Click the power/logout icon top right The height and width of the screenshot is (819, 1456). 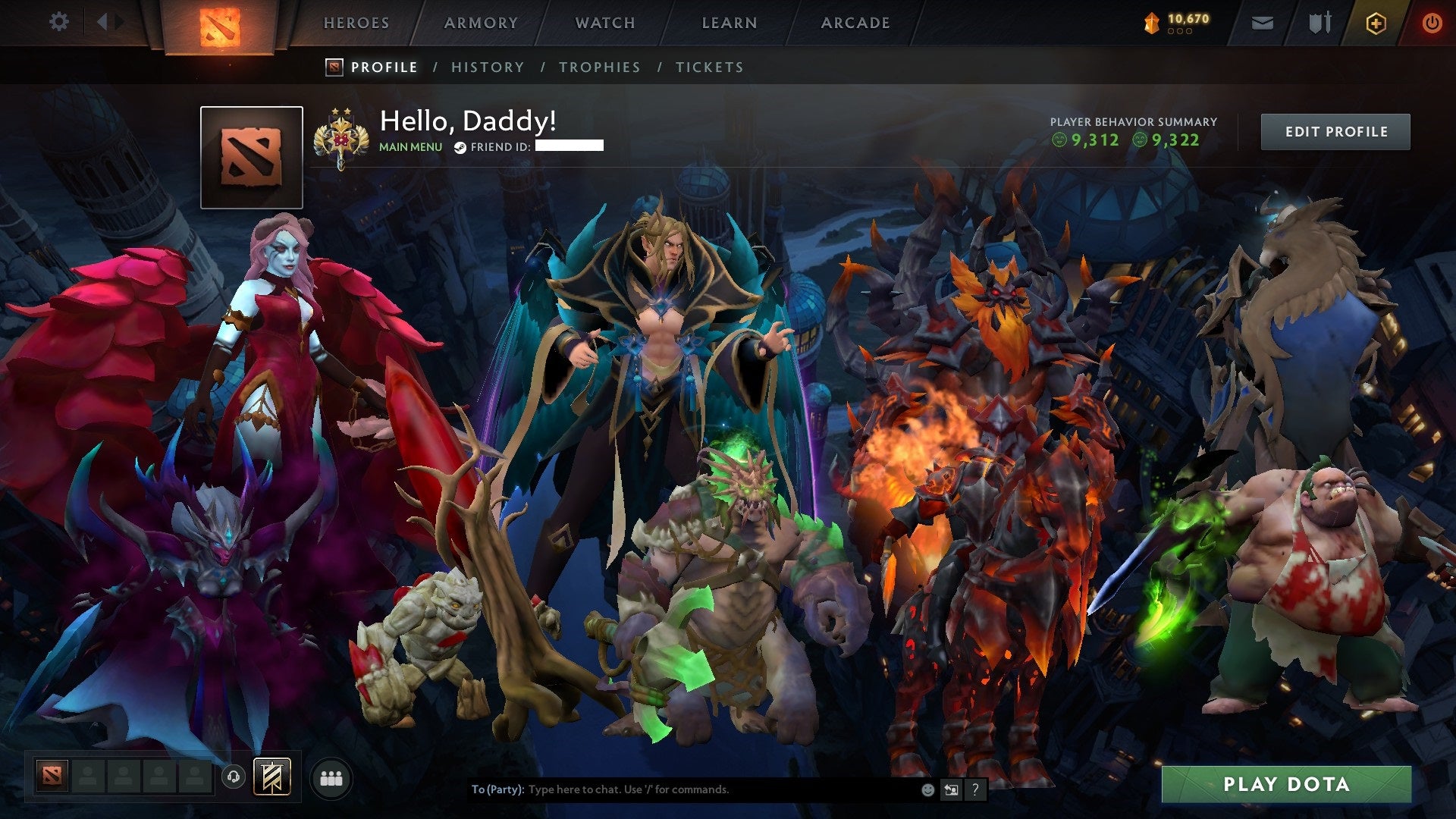point(1432,23)
